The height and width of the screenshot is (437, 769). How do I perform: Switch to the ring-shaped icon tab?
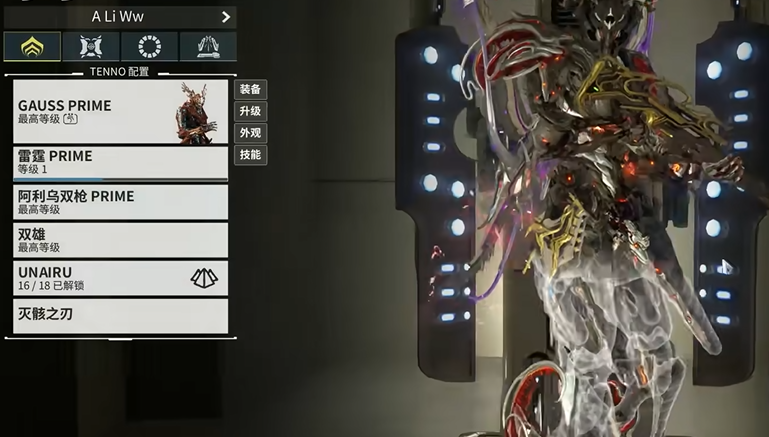[x=149, y=46]
